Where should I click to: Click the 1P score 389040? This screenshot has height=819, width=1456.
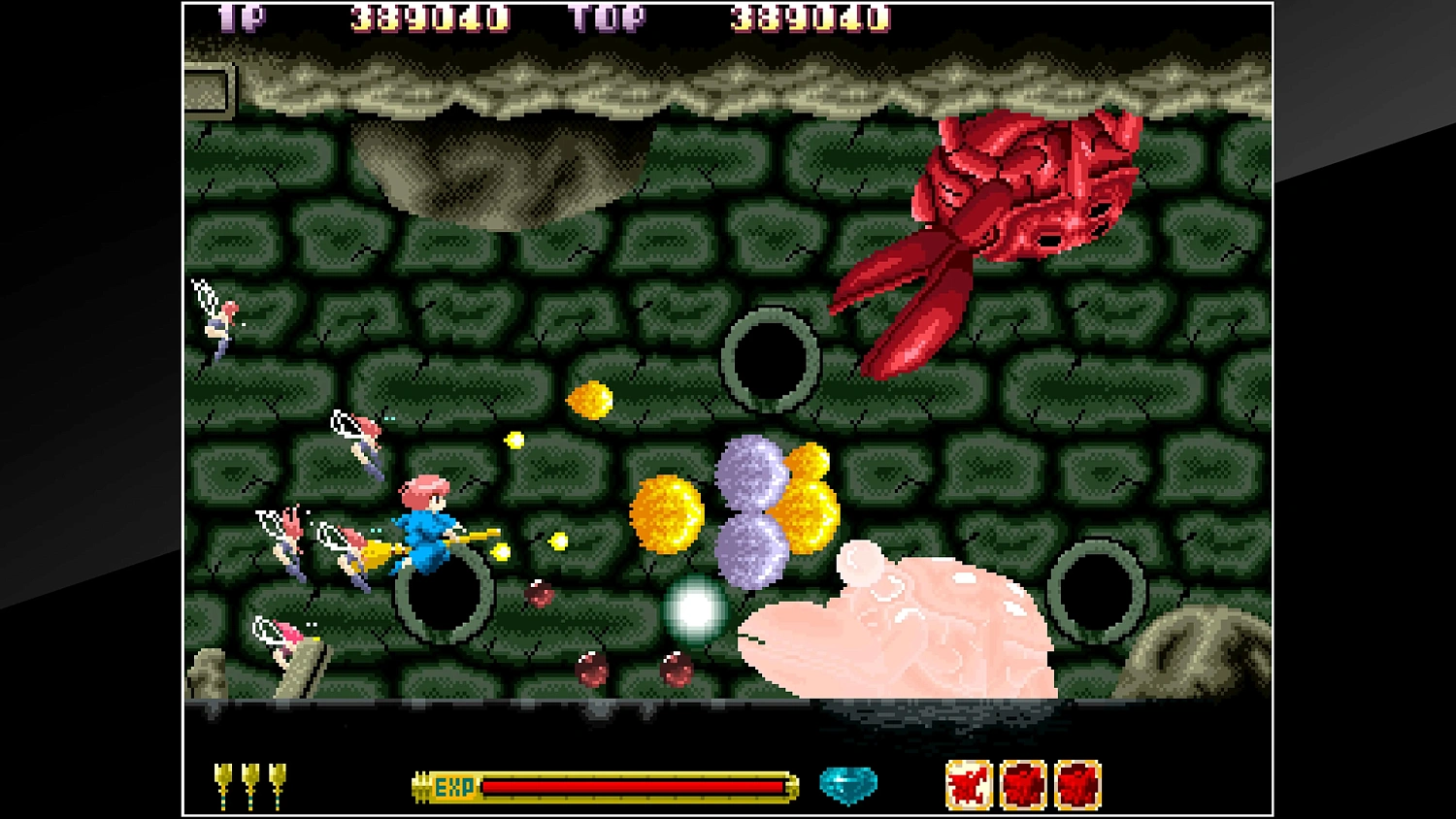pos(429,17)
